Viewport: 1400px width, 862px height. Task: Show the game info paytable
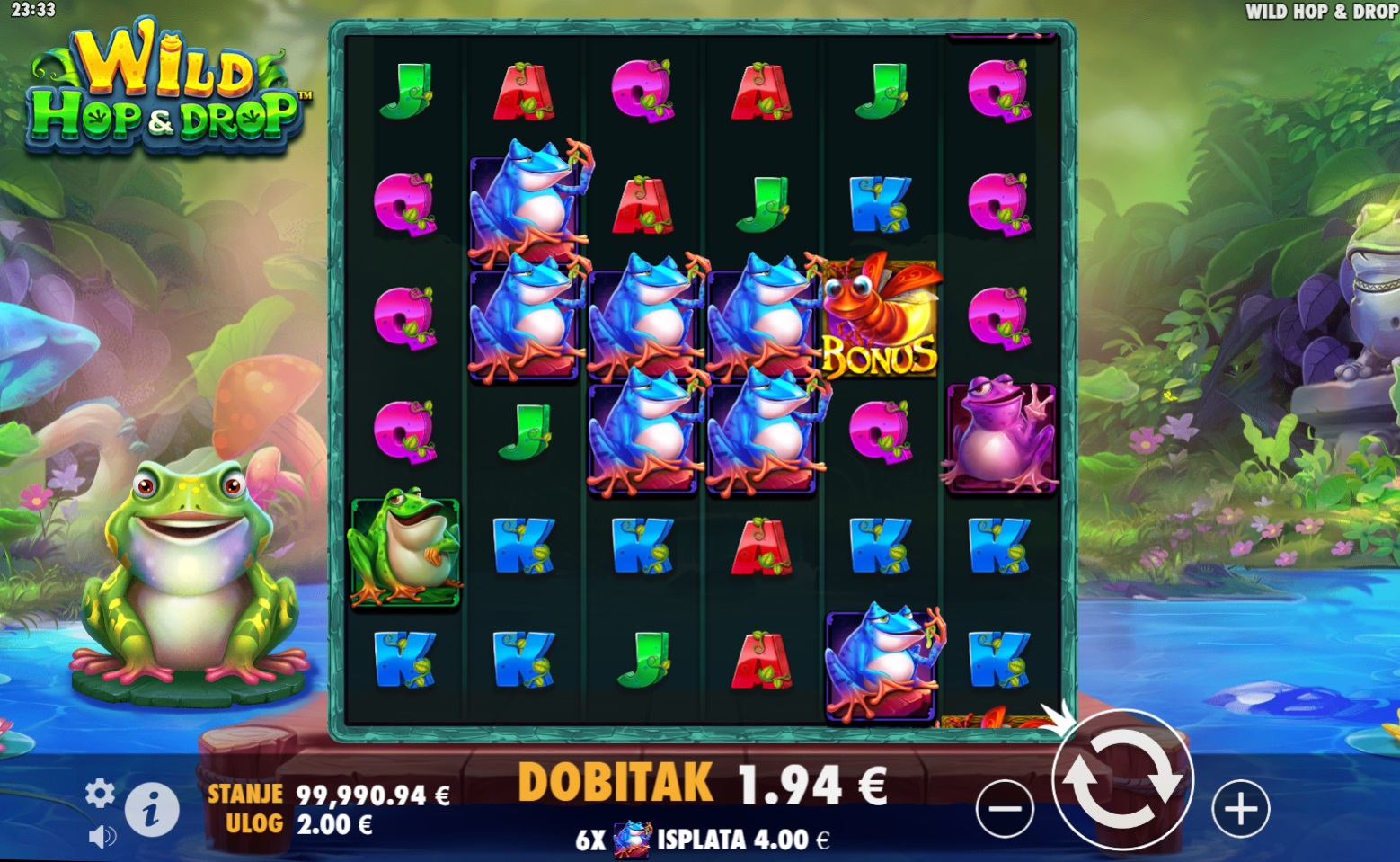coord(151,811)
